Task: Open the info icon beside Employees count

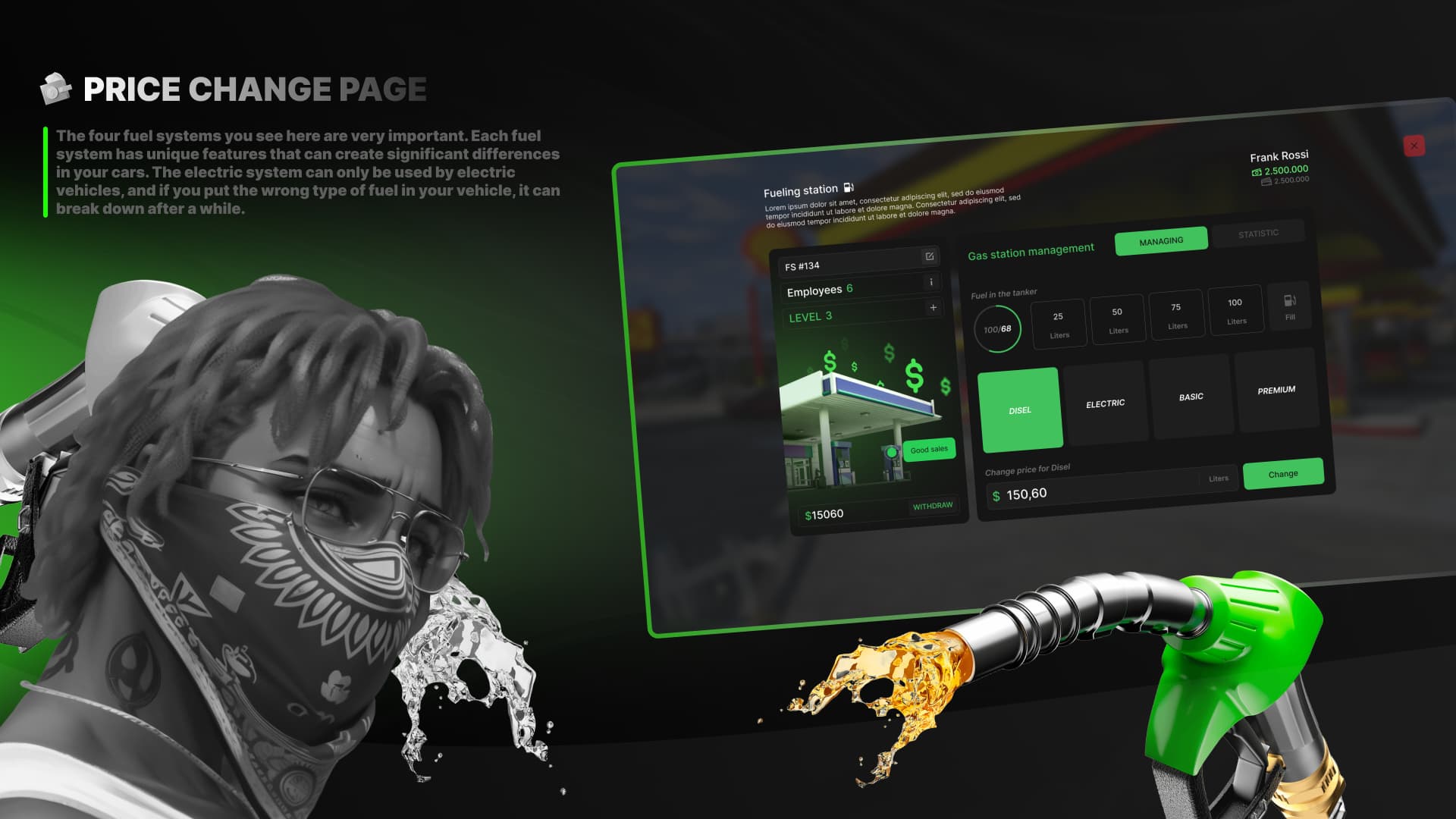Action: [x=931, y=282]
